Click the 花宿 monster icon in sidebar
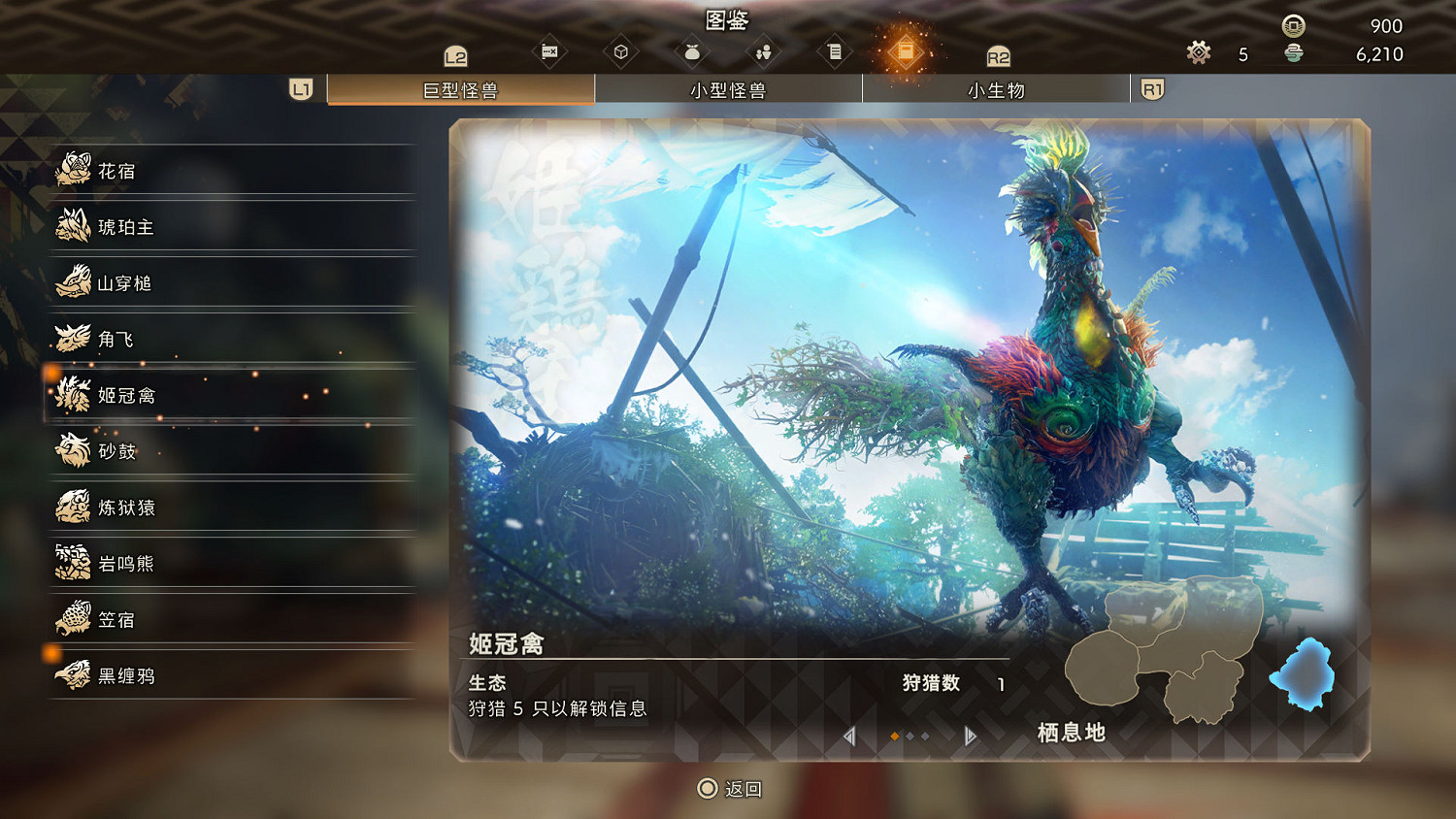This screenshot has height=819, width=1456. pyautogui.click(x=72, y=170)
